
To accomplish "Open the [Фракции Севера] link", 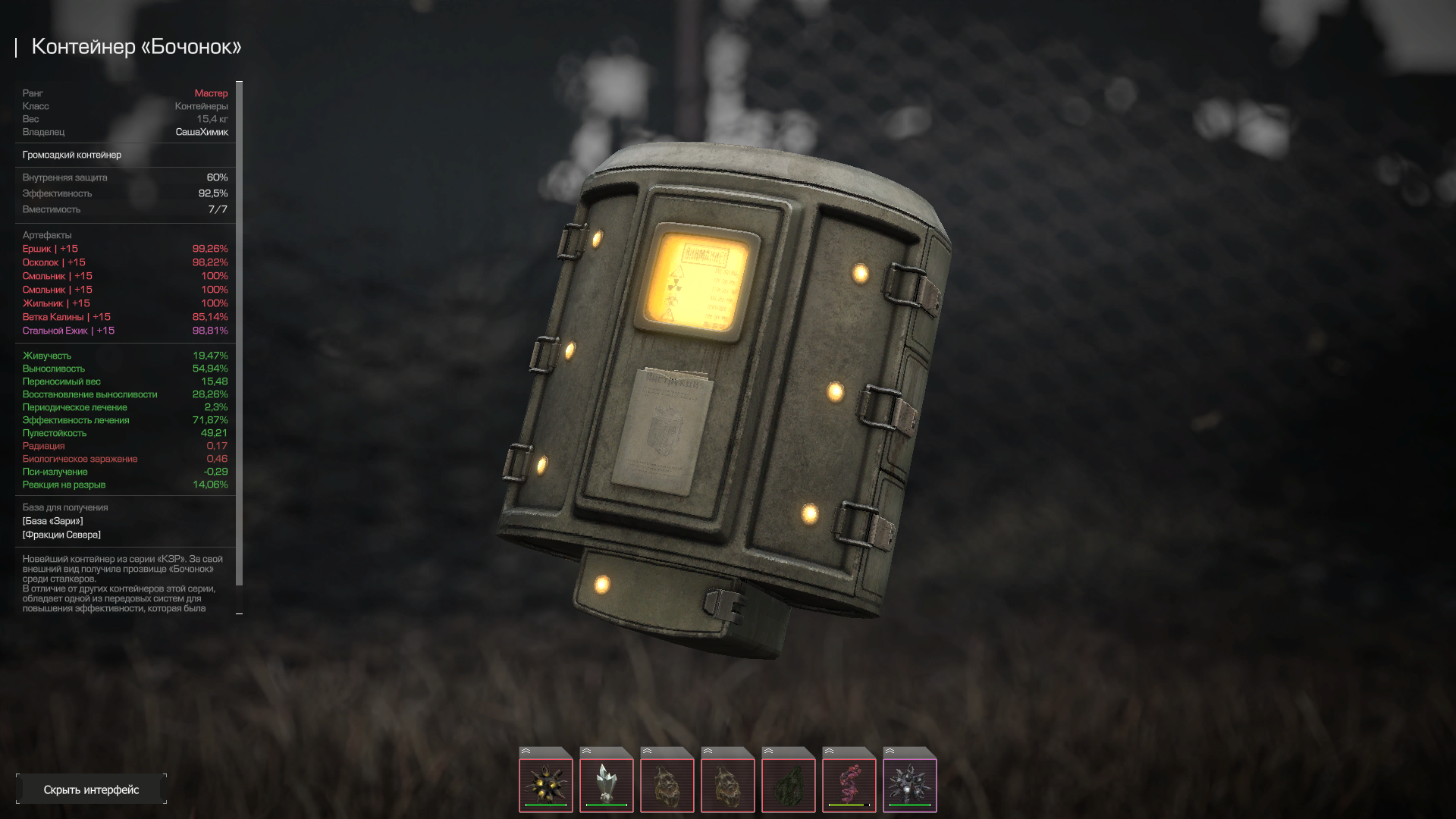I will tap(61, 535).
